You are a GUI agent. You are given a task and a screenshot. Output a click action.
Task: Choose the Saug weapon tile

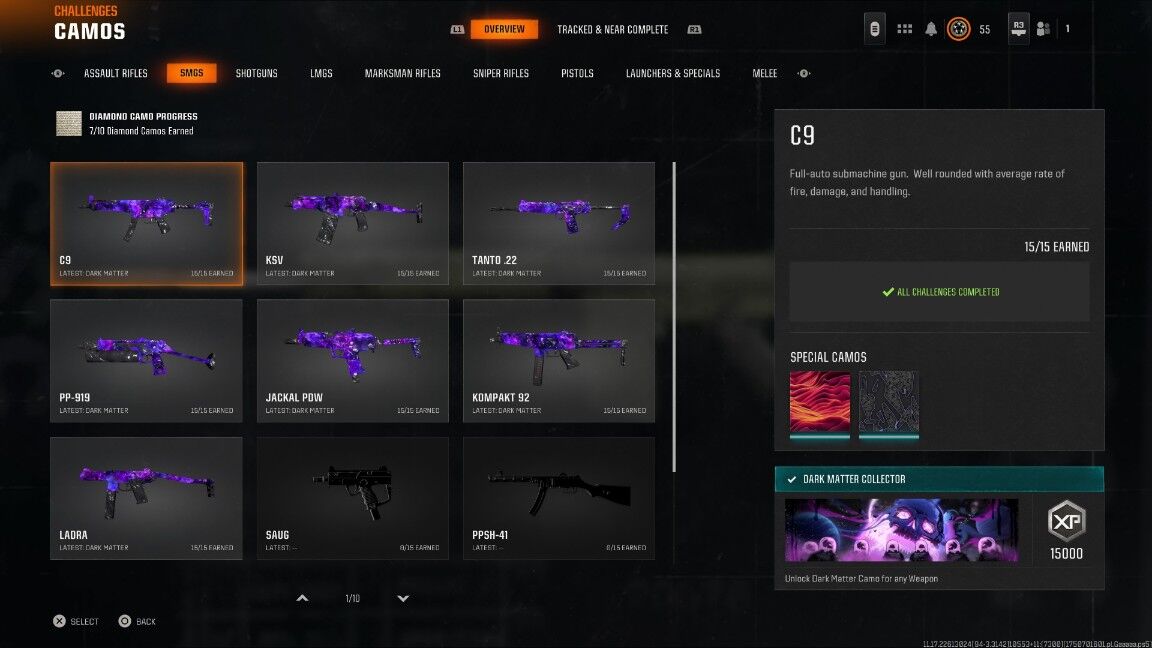[x=353, y=497]
